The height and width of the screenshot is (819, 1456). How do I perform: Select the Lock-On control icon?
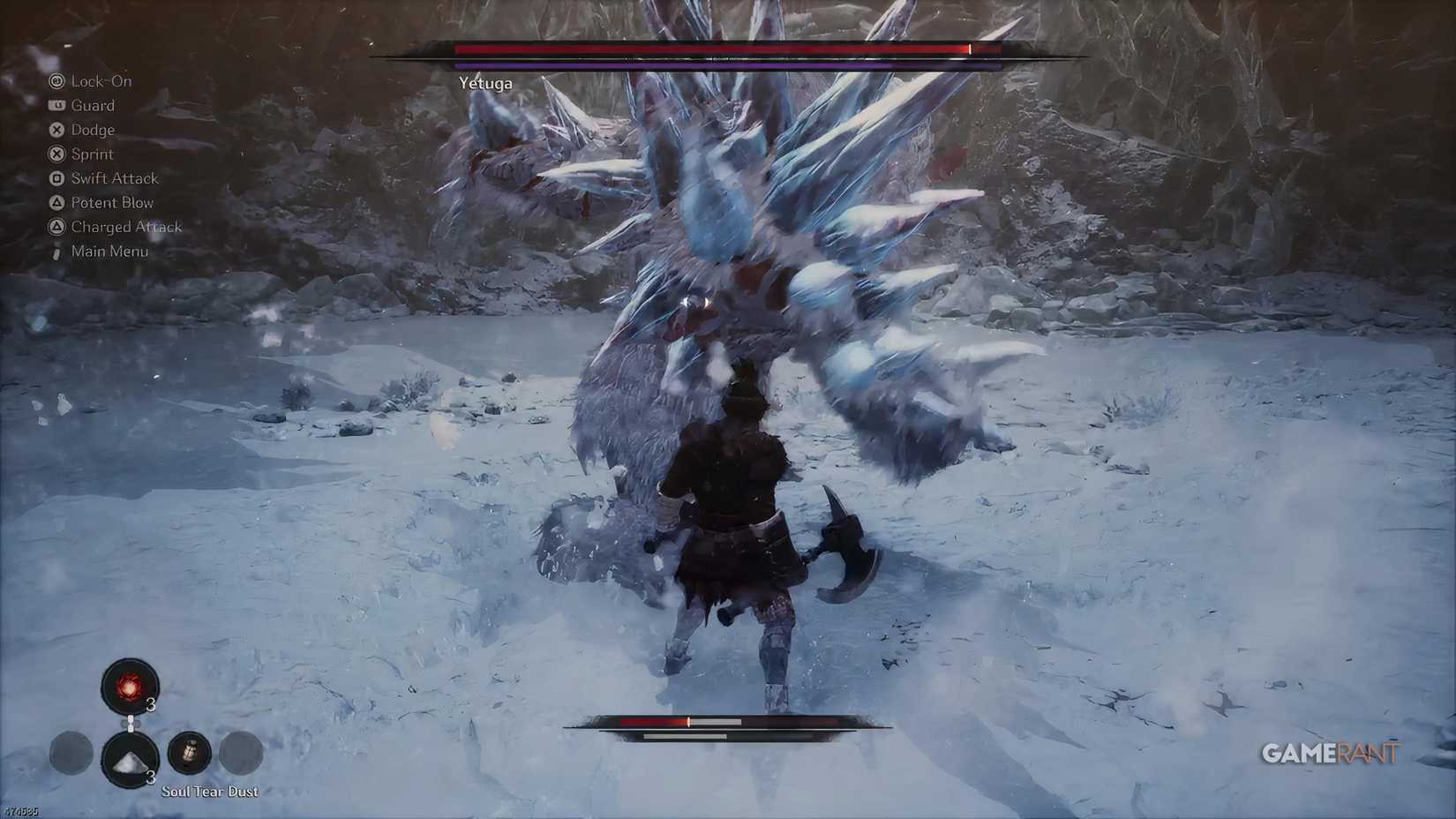[x=56, y=80]
